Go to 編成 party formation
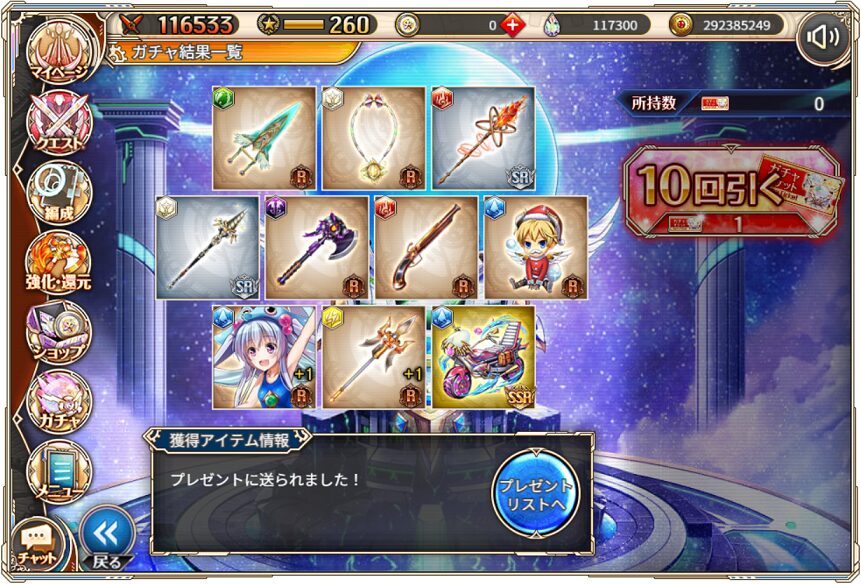861x584 pixels. pos(58,195)
